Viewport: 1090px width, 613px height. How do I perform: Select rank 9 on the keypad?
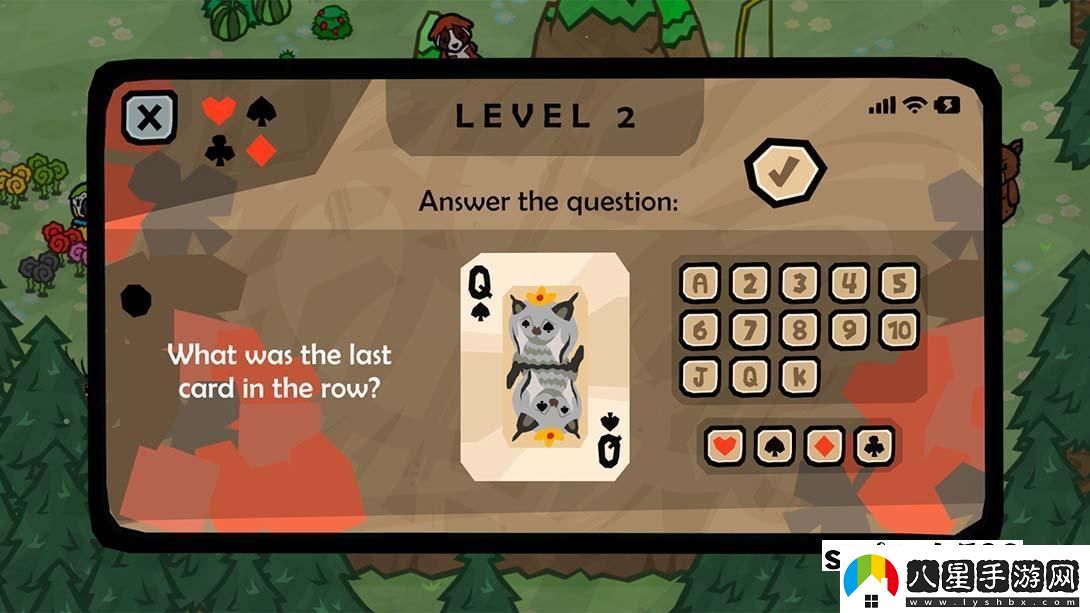click(x=849, y=330)
